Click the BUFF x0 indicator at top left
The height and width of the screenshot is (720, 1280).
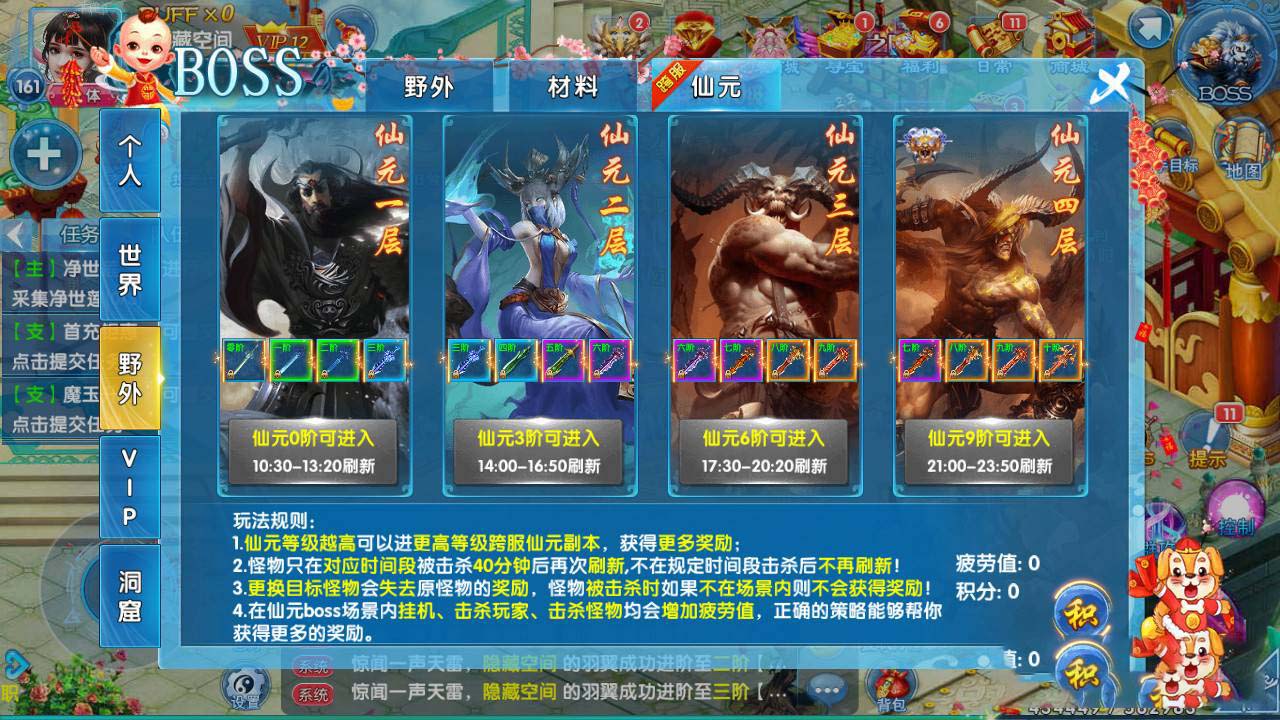tap(185, 14)
